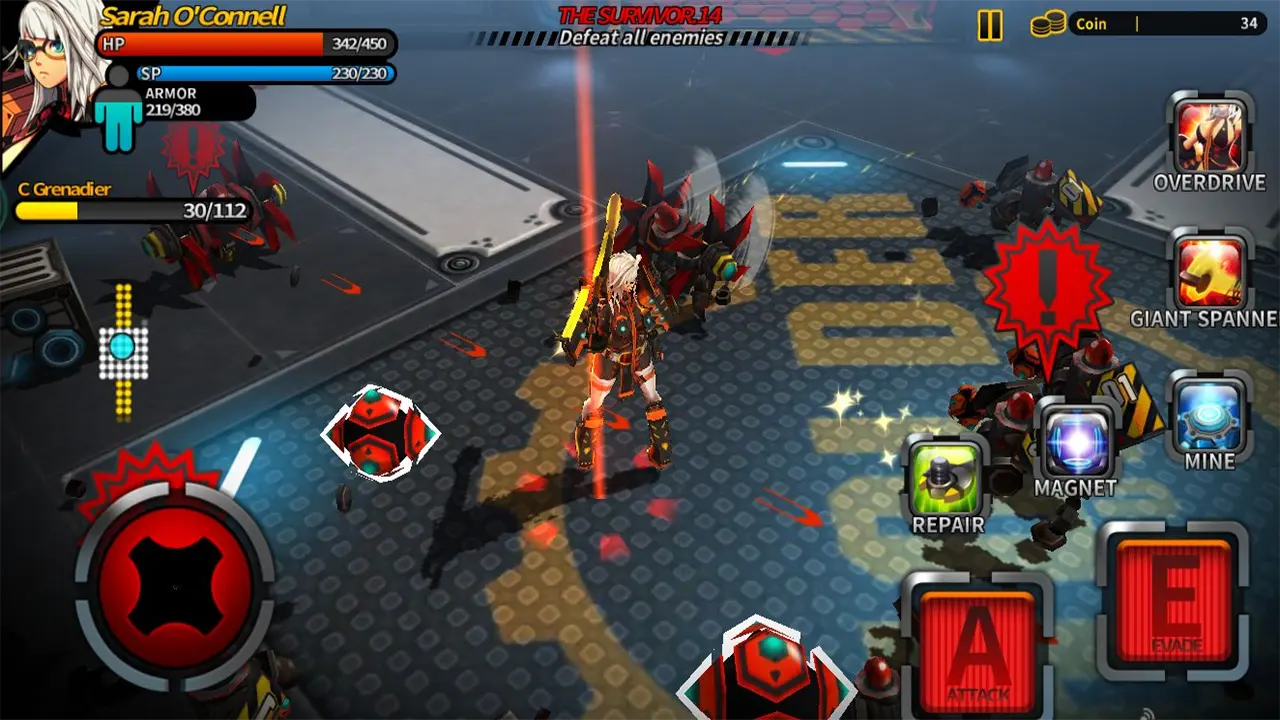This screenshot has width=1280, height=720.
Task: Trigger the Magnet skill
Action: (x=1076, y=442)
